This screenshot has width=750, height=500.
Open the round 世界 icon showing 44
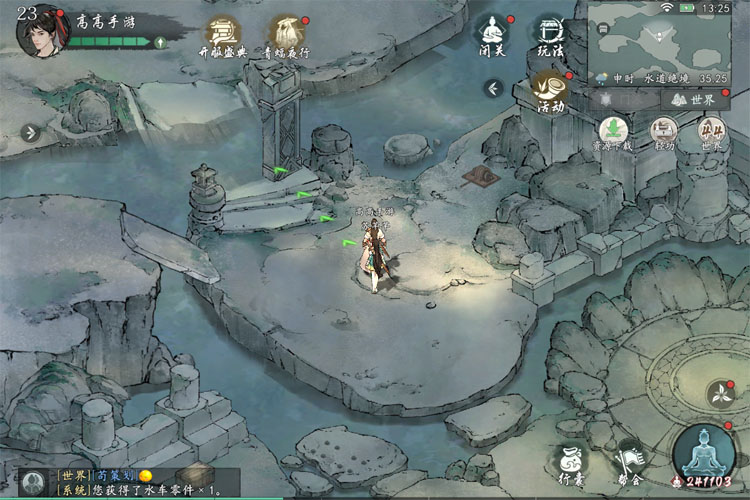710,134
